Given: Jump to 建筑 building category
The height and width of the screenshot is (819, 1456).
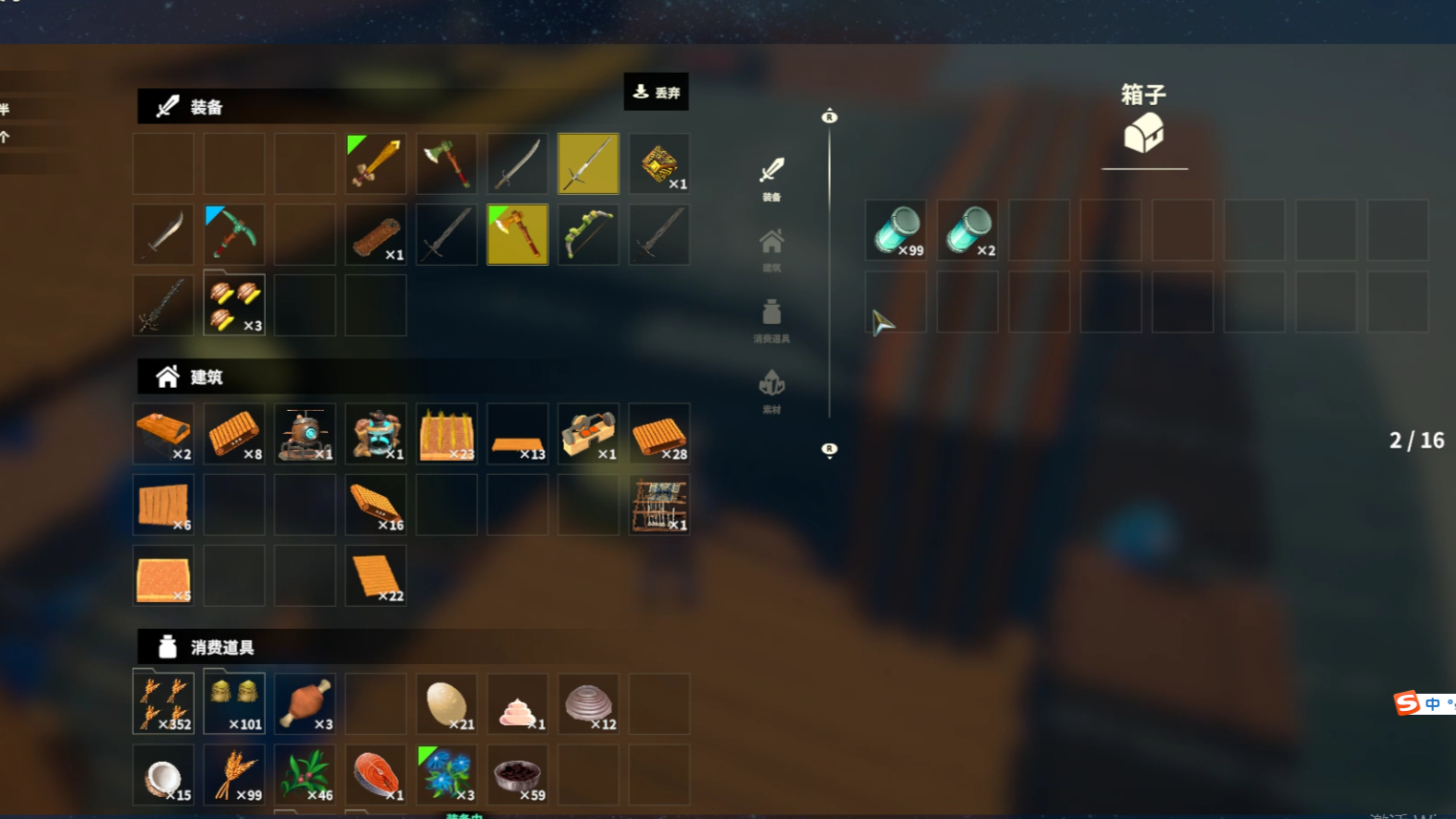Looking at the screenshot, I should (771, 249).
